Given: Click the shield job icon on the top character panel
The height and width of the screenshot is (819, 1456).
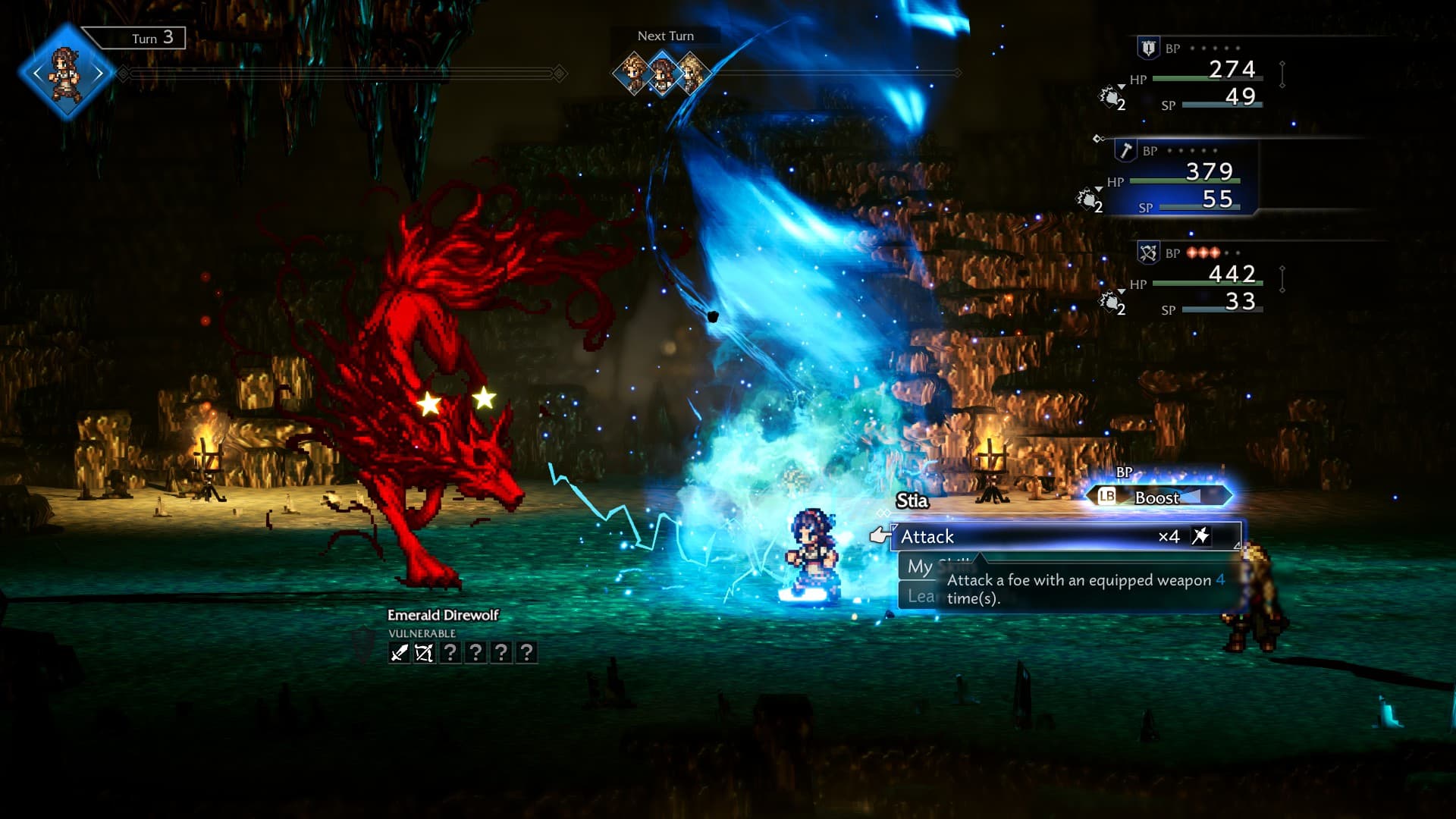Looking at the screenshot, I should [x=1147, y=46].
